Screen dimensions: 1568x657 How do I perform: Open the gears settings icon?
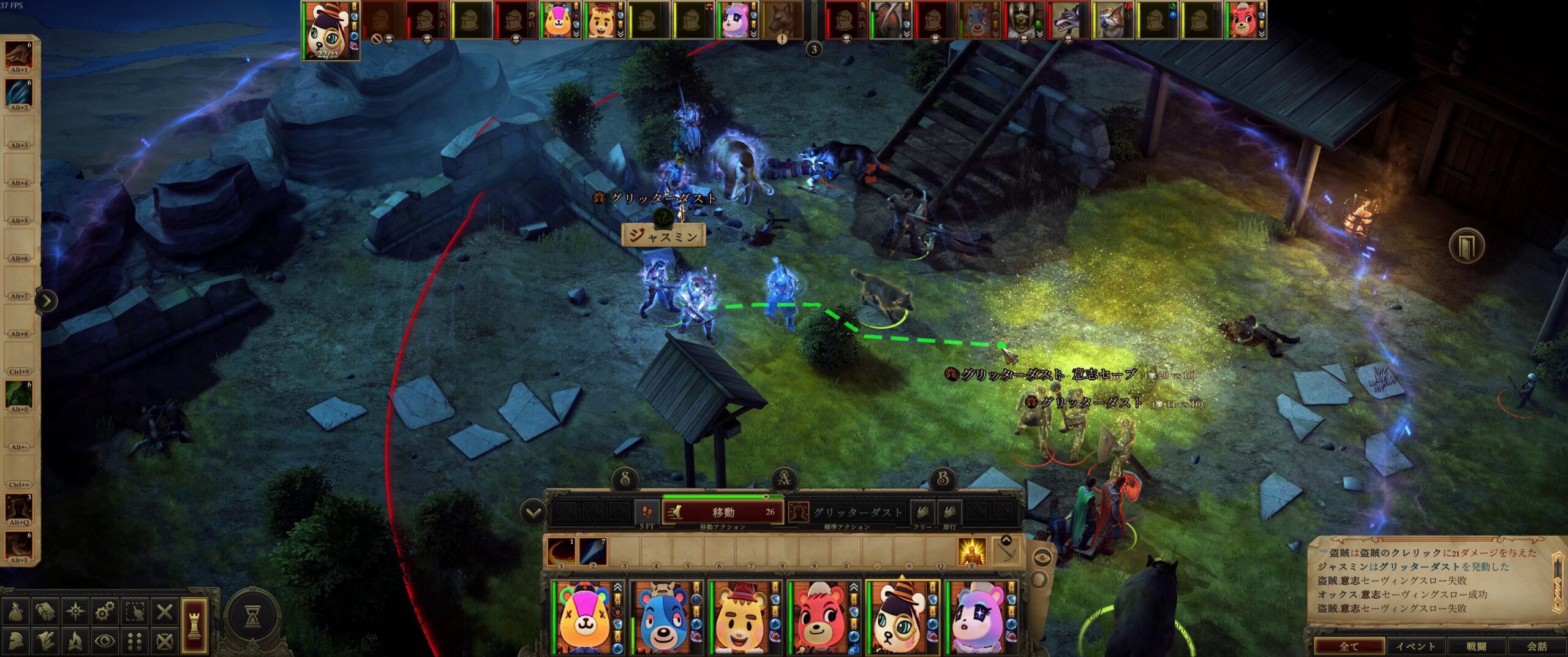[105, 611]
